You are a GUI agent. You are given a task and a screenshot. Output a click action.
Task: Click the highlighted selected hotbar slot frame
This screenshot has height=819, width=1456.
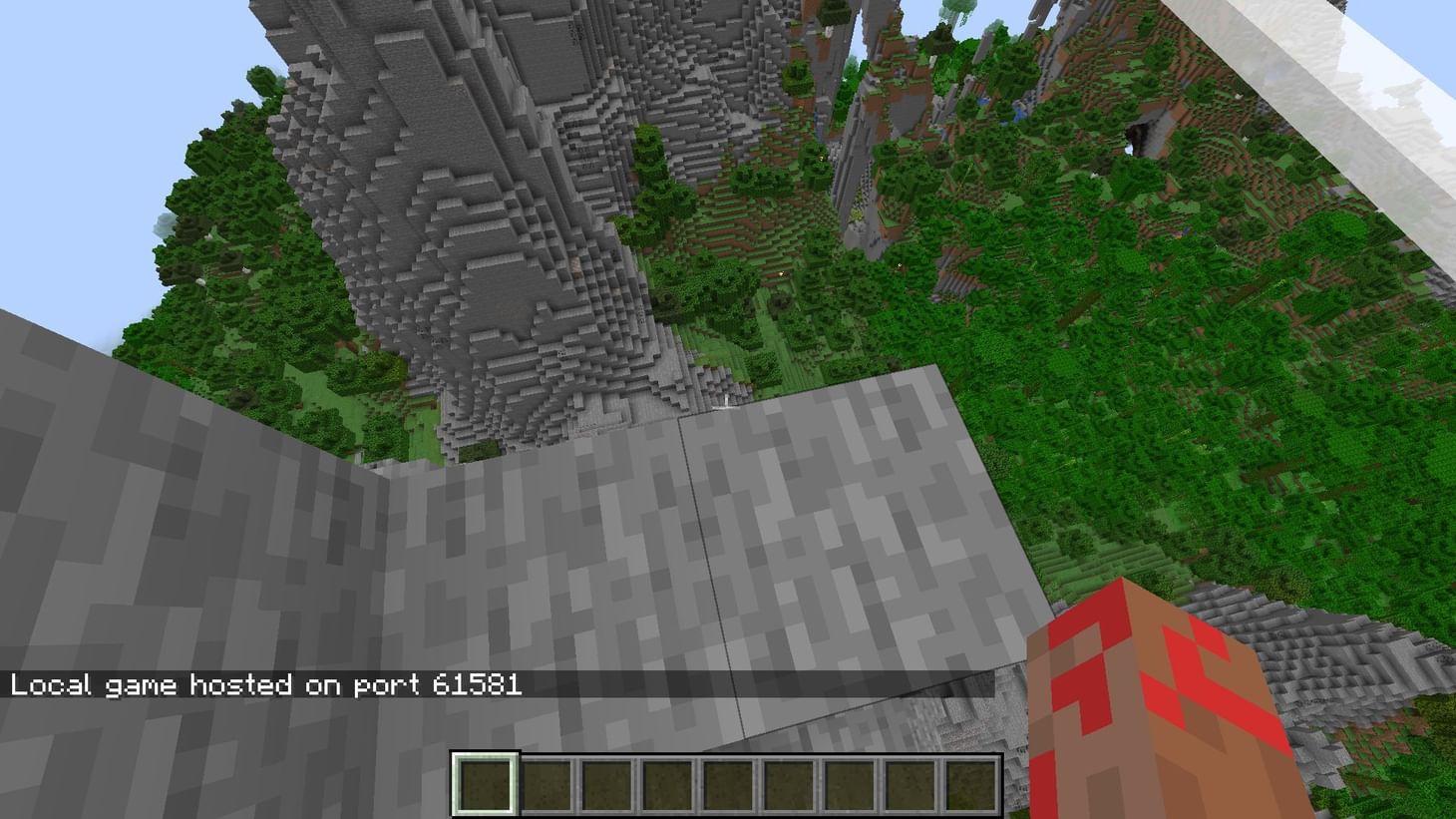tap(485, 783)
